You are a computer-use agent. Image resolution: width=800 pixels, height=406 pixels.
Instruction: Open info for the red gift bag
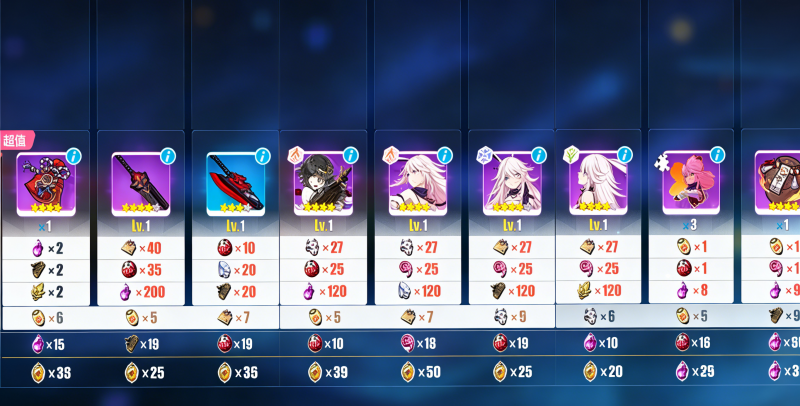[74, 157]
